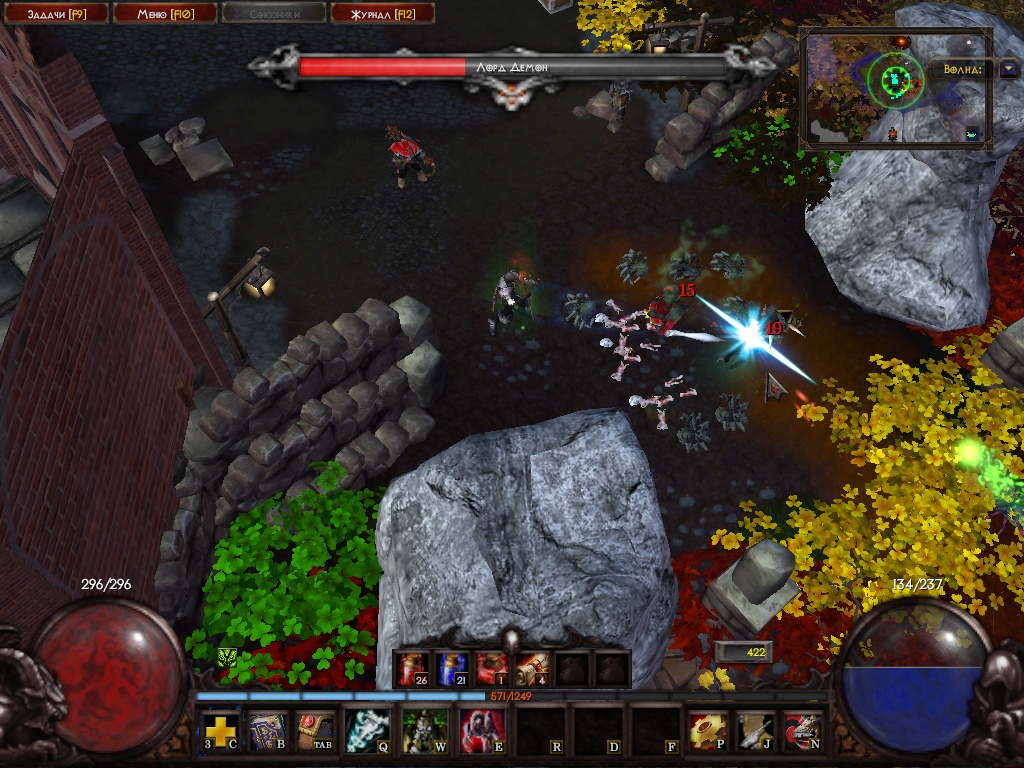Open the red-gem book on TAB
Viewport: 1024px width, 768px height.
[x=314, y=731]
